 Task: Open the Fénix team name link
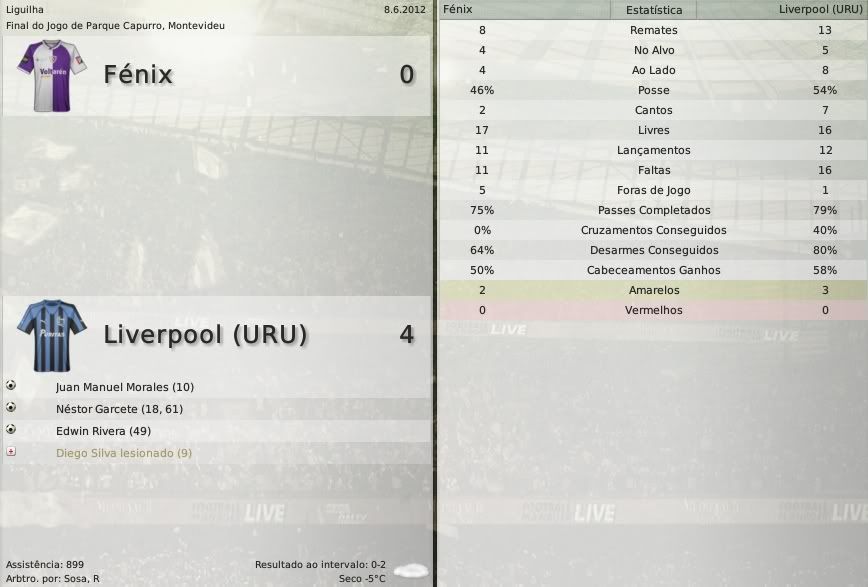coord(138,75)
